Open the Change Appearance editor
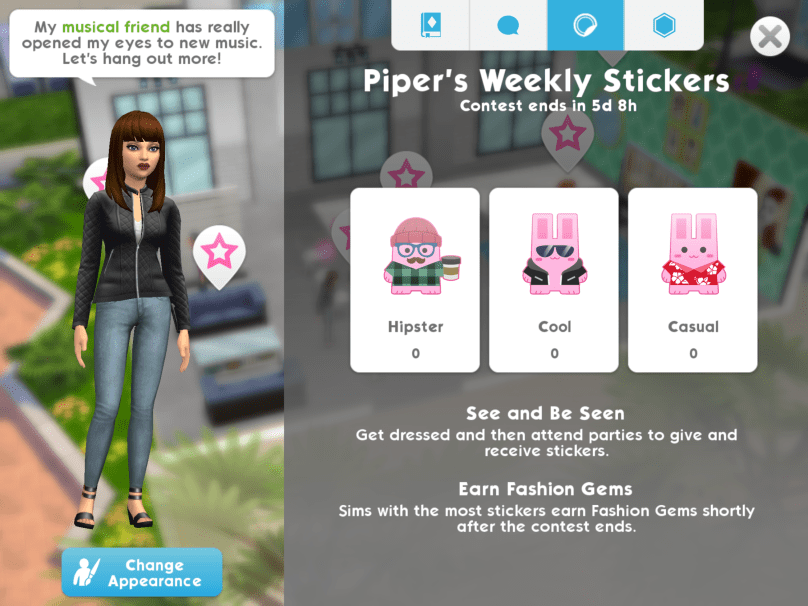The height and width of the screenshot is (606, 808). [142, 572]
